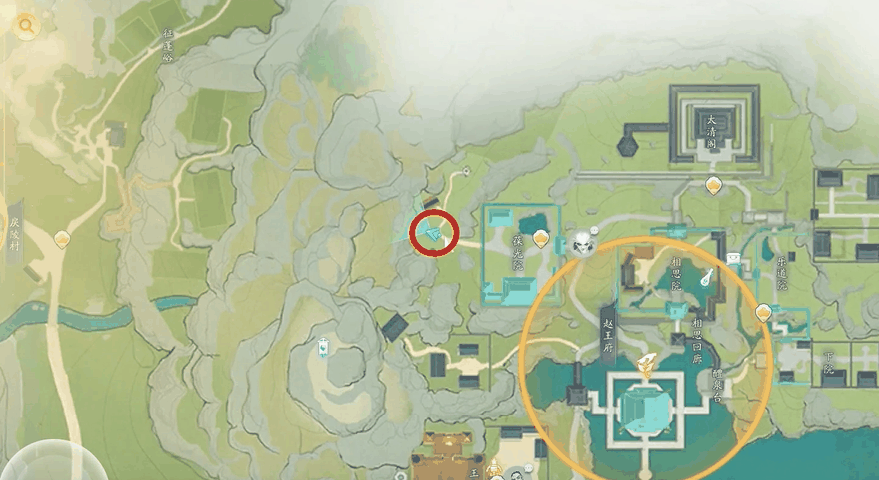Choose the gold waypoint below 太清阁
This screenshot has width=879, height=480.
(713, 185)
